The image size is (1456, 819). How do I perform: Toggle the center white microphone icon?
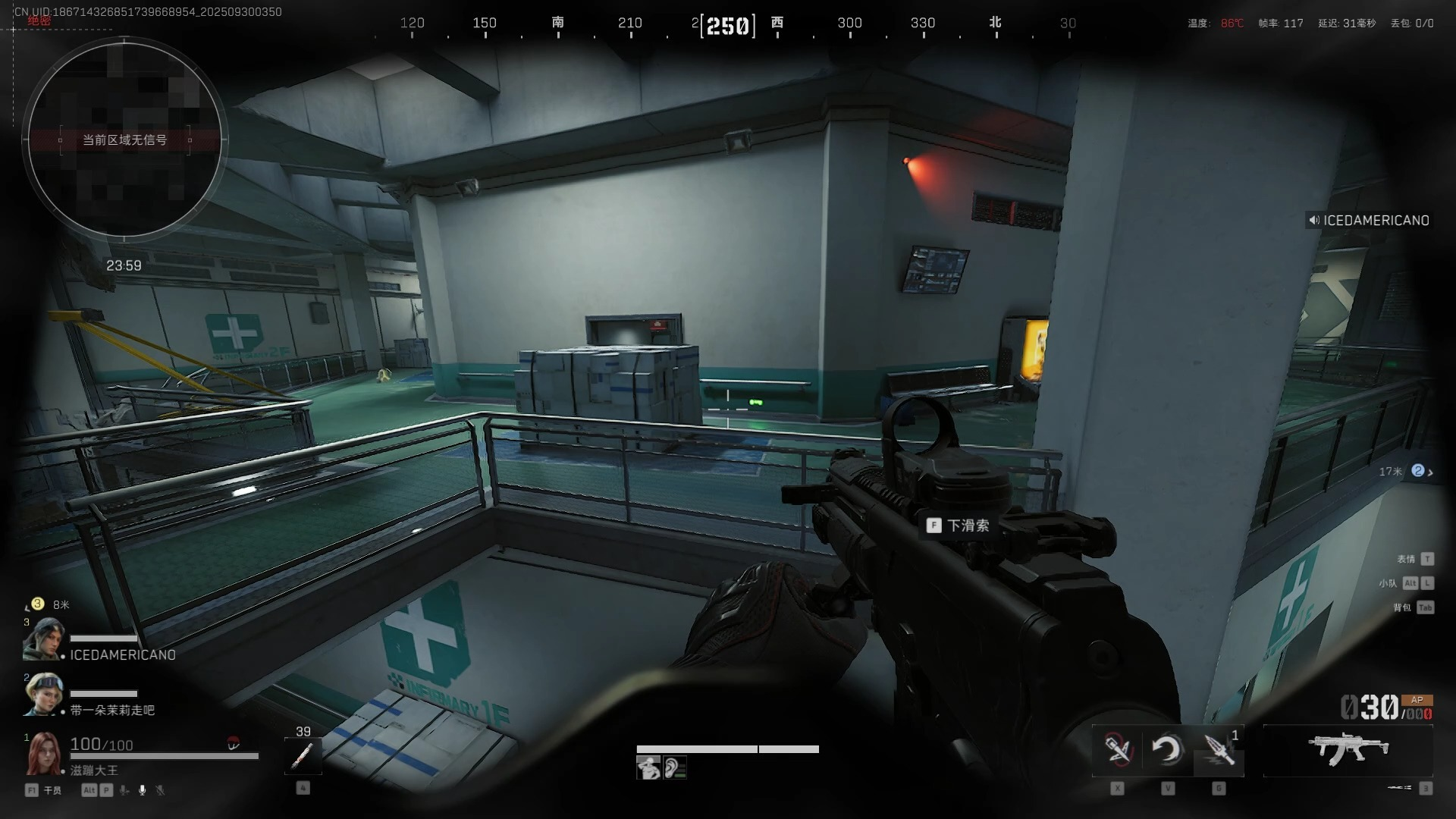142,790
